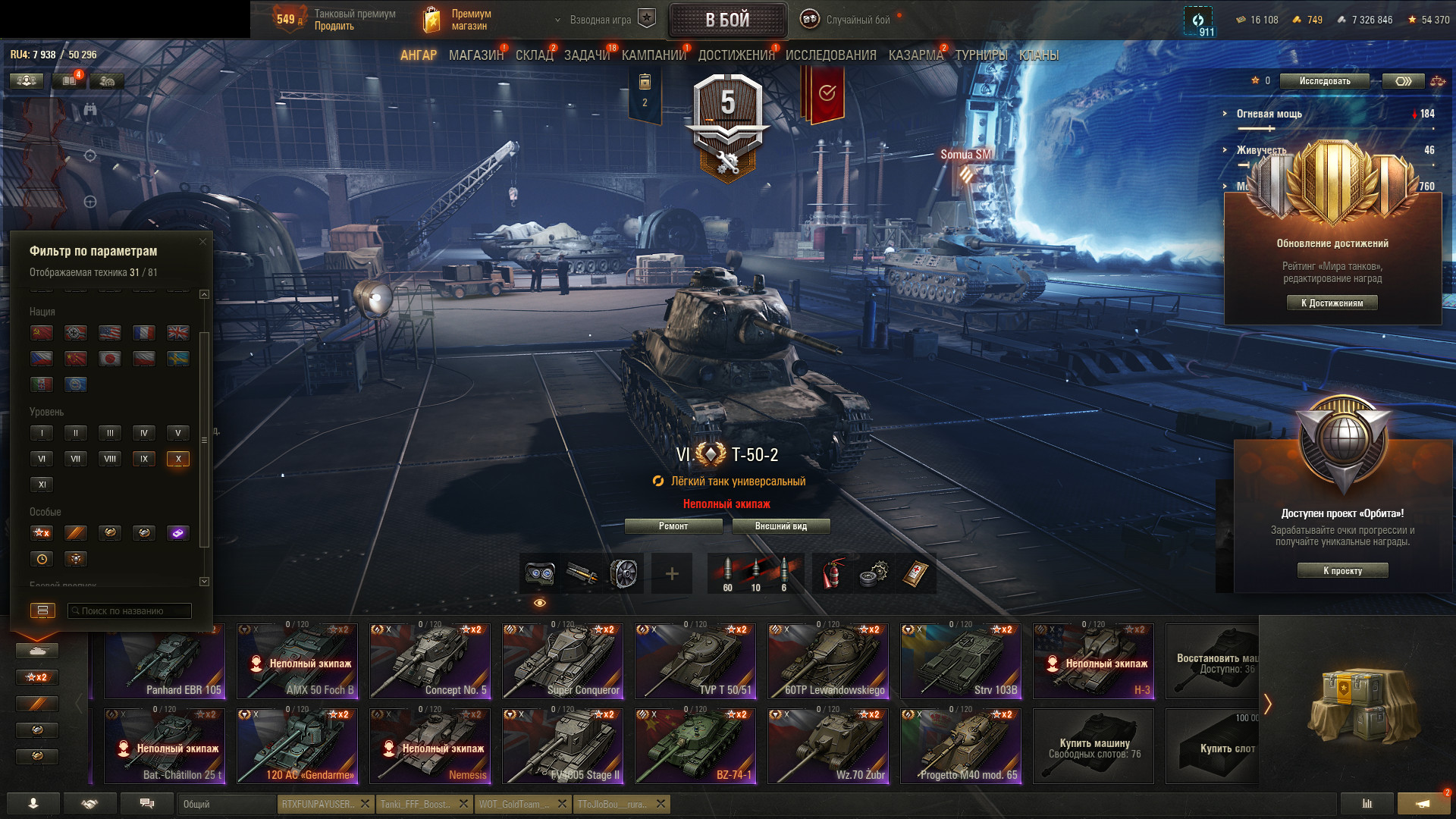The image size is (1456, 819).
Task: Switch to the ИССЛЕДОВАНИЯ tab
Action: pyautogui.click(x=830, y=55)
